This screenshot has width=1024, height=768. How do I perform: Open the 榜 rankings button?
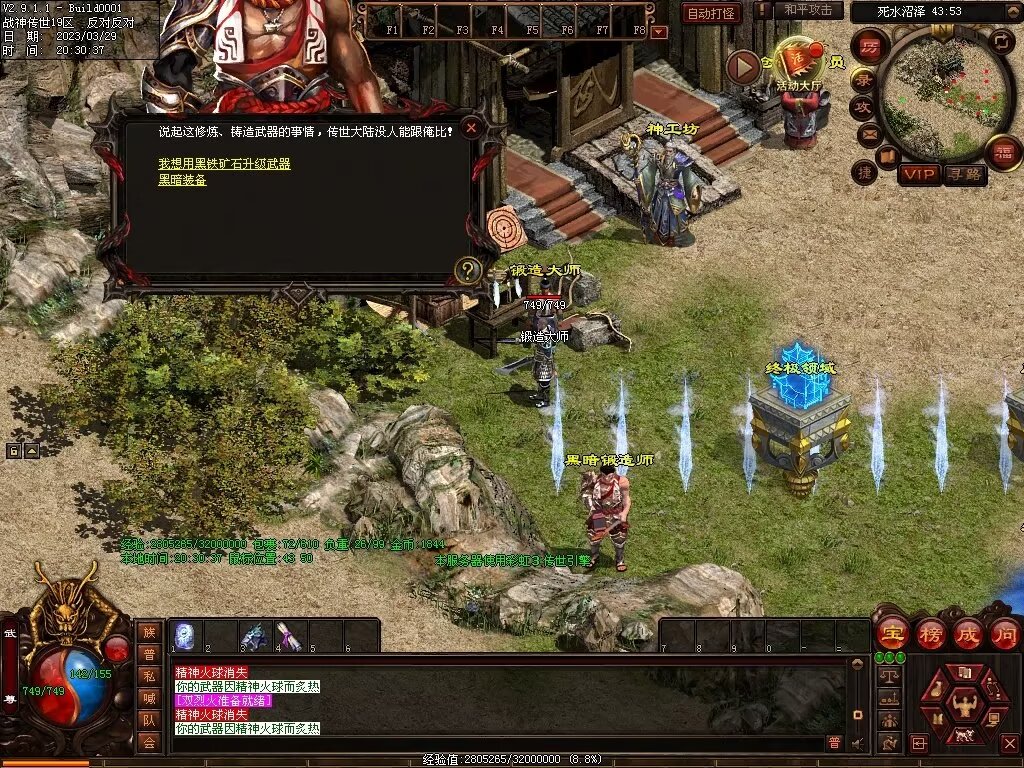(930, 633)
